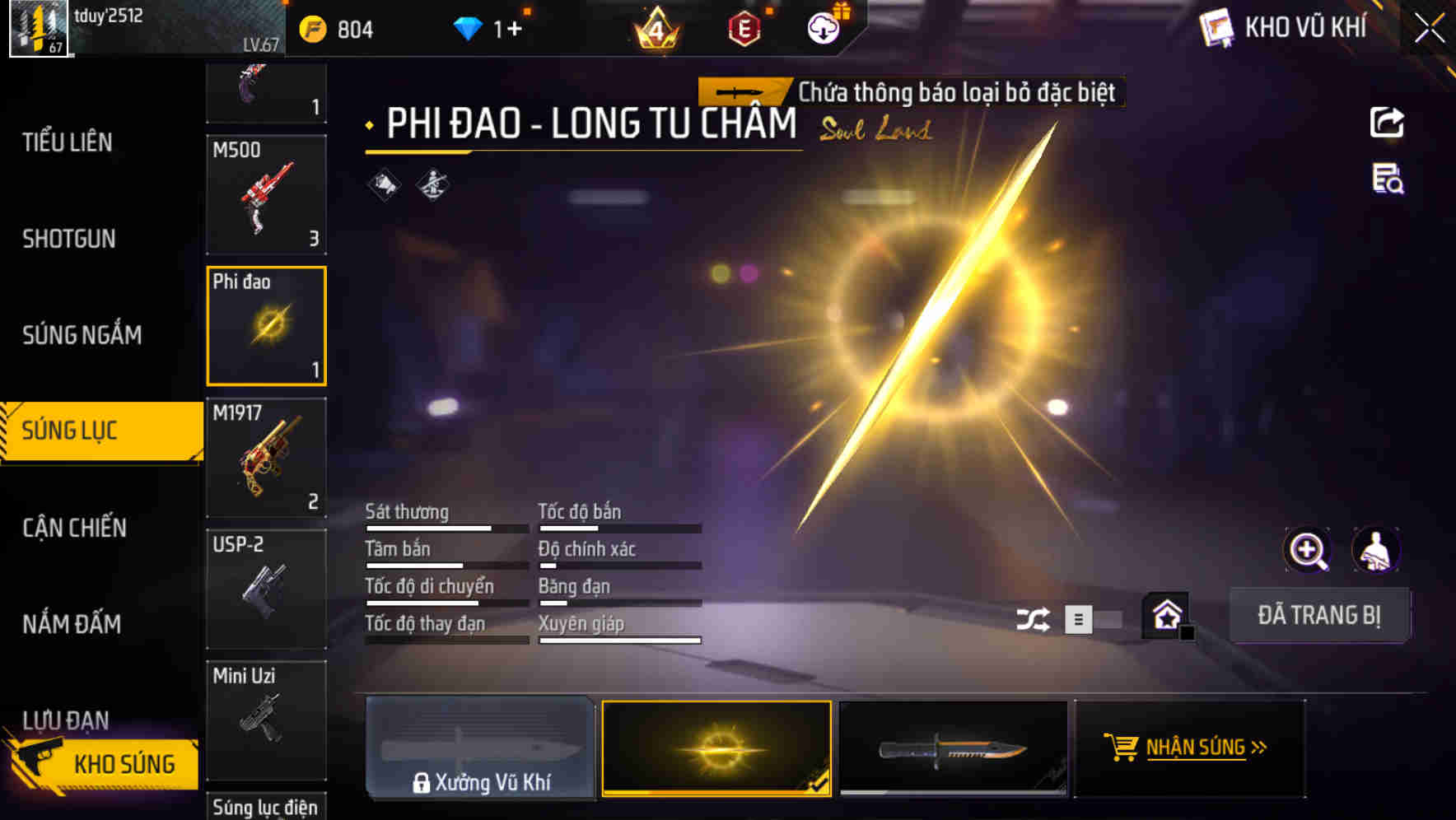Image resolution: width=1456 pixels, height=820 pixels.
Task: Click the magnifier zoom preview icon
Action: [1309, 550]
